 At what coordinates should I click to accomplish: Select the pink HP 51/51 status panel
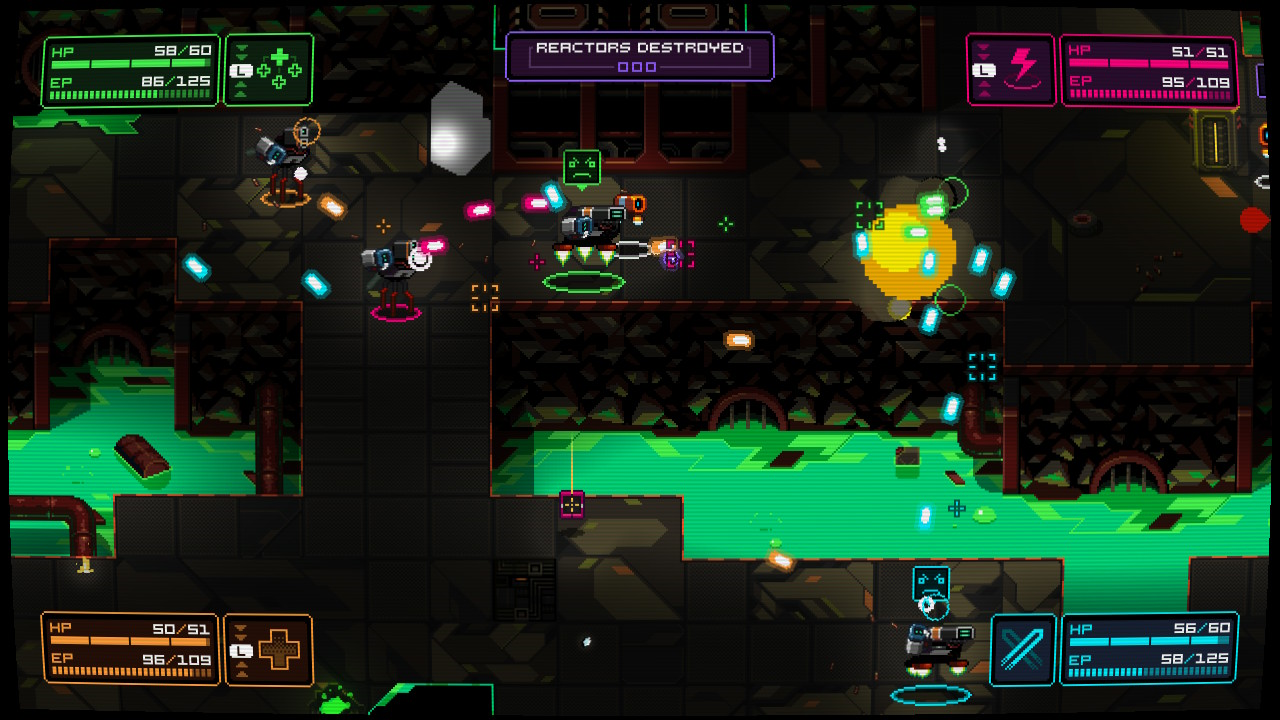(1148, 67)
